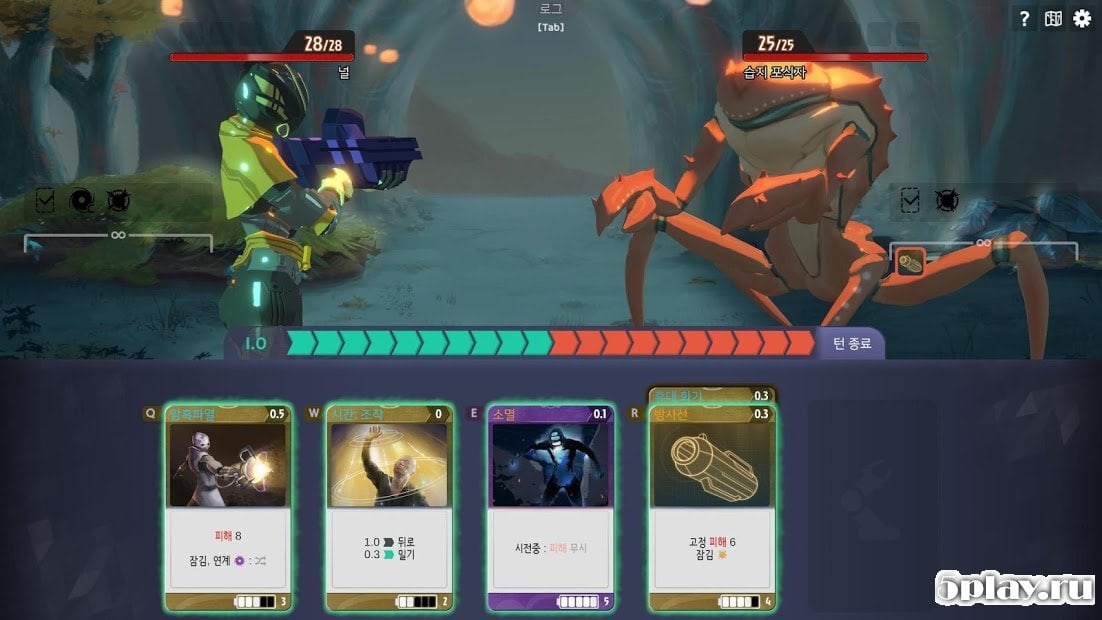End the turn with the 턴 종료 button

pyautogui.click(x=851, y=344)
